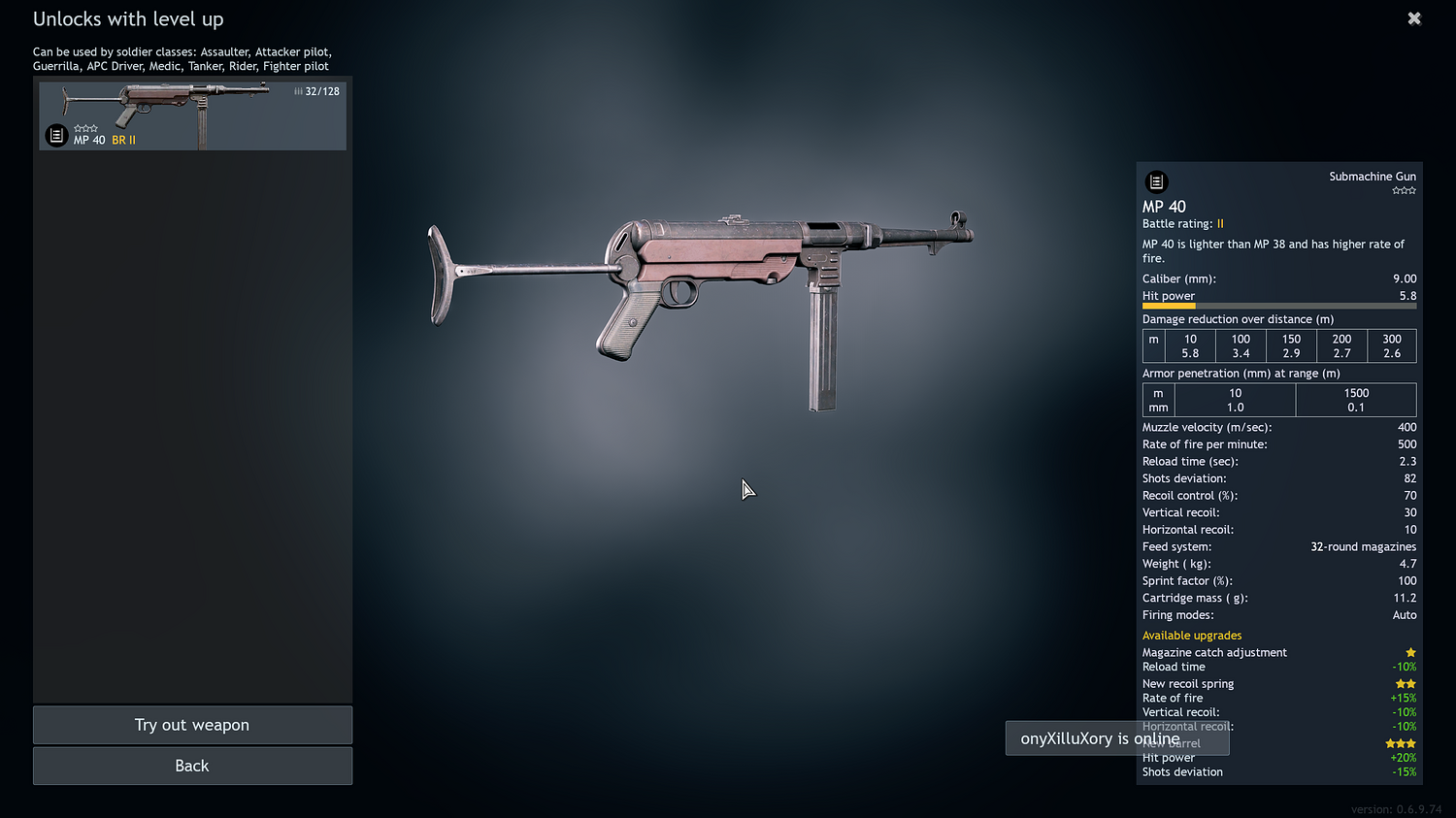Dismiss the panel with the X close button
Screen dimensions: 1456x818
point(1414,17)
